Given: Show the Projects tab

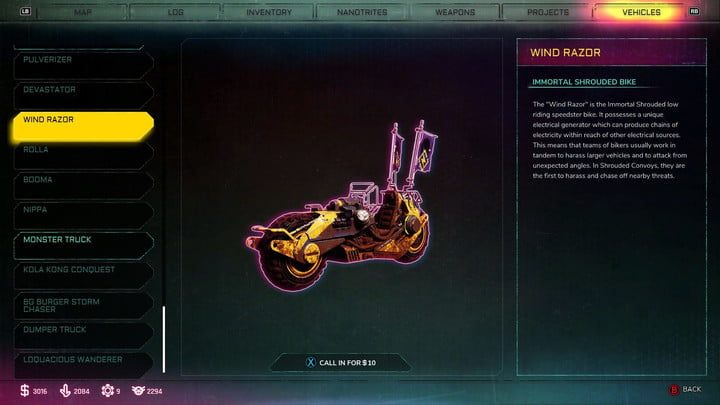Looking at the screenshot, I should point(546,13).
